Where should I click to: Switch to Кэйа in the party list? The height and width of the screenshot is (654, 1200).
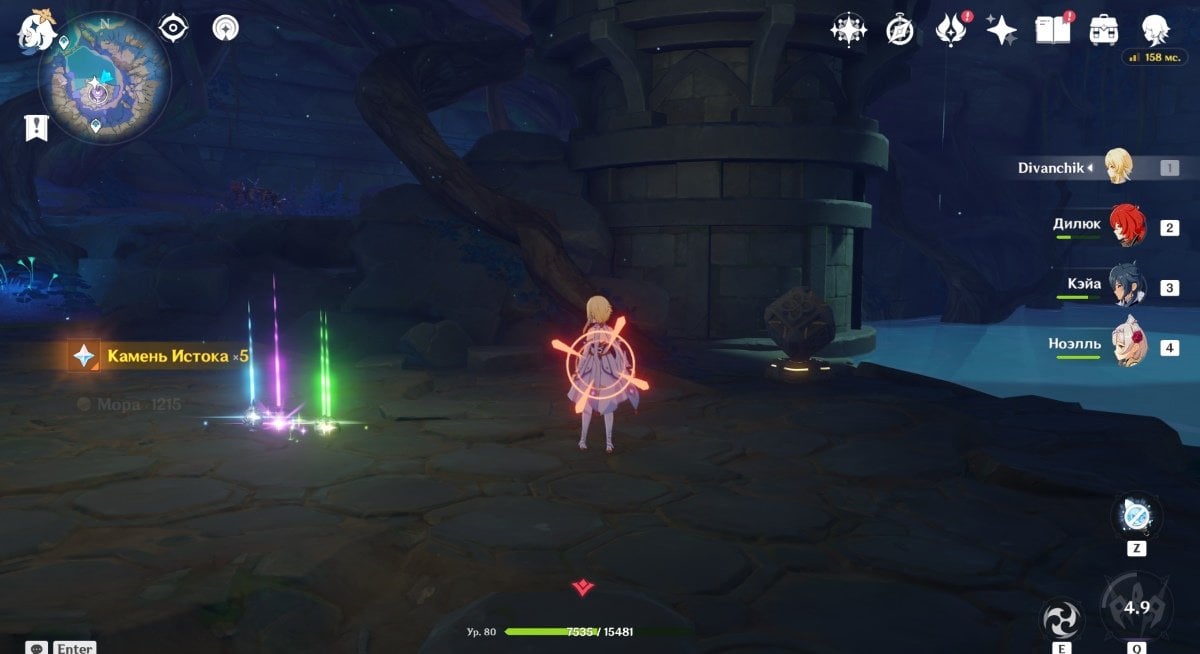(x=1127, y=287)
